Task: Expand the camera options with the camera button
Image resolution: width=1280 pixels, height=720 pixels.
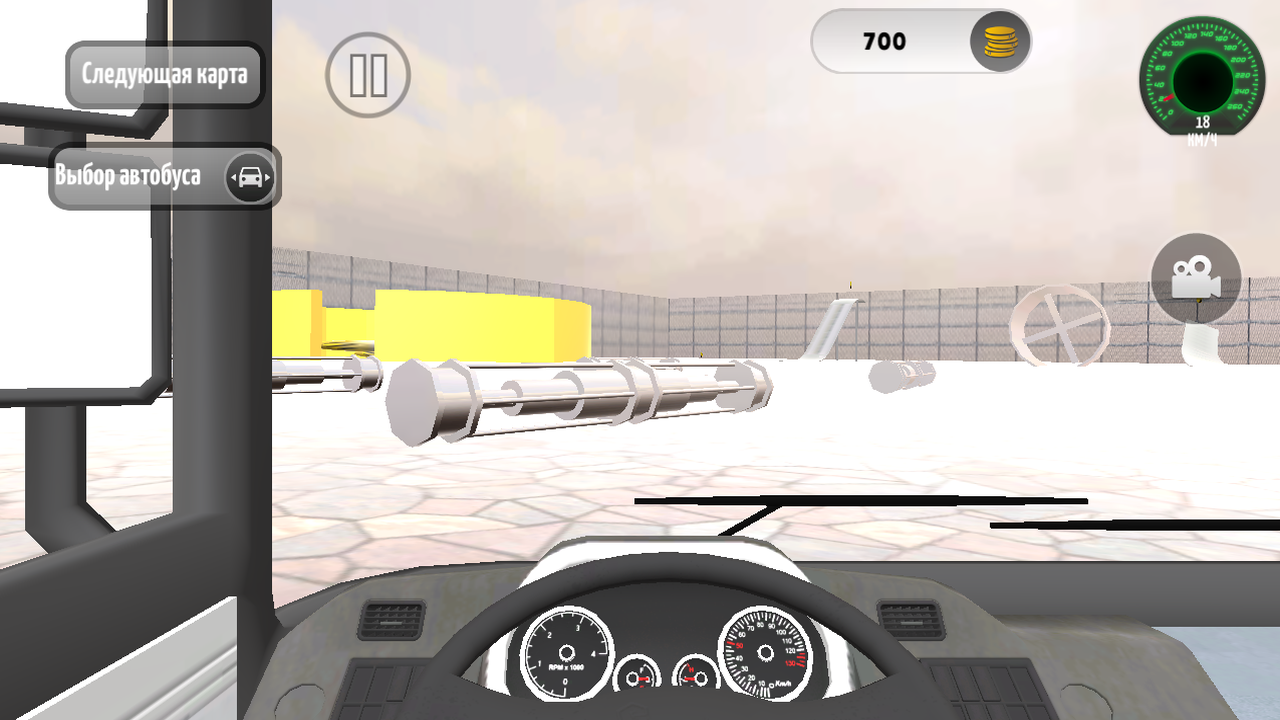Action: (x=1196, y=279)
